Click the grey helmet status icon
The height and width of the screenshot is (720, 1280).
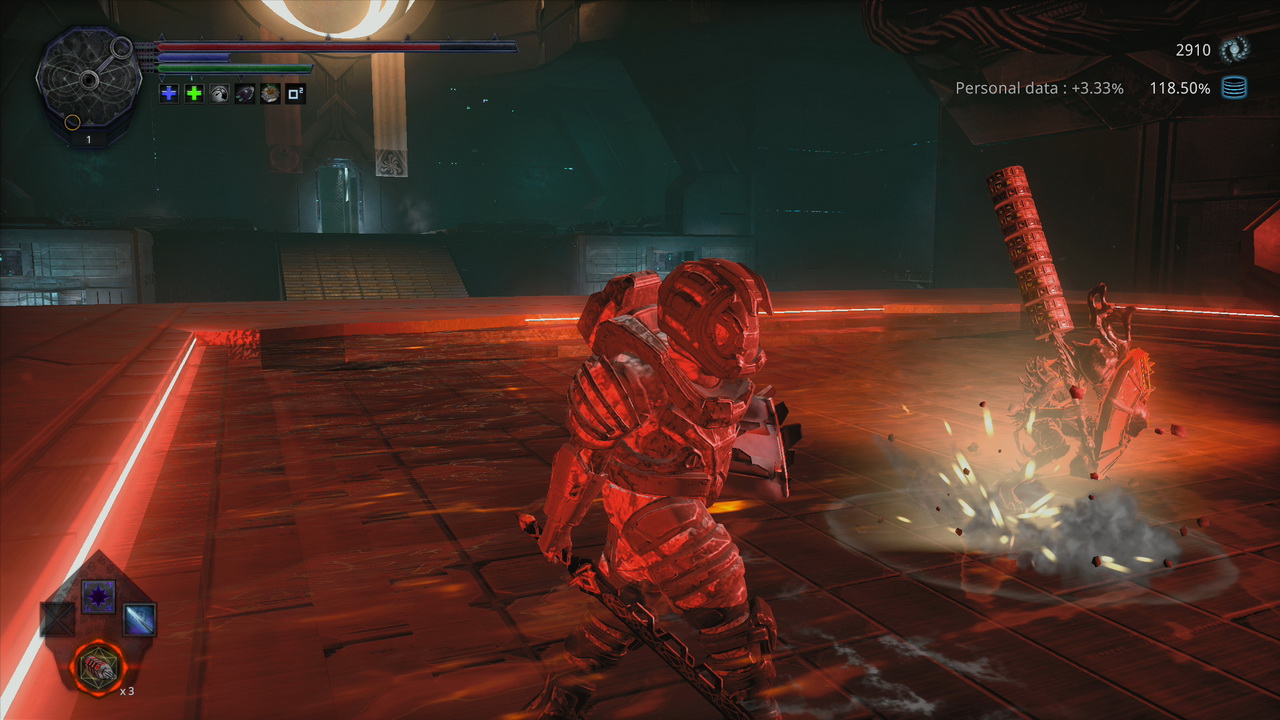(x=219, y=94)
